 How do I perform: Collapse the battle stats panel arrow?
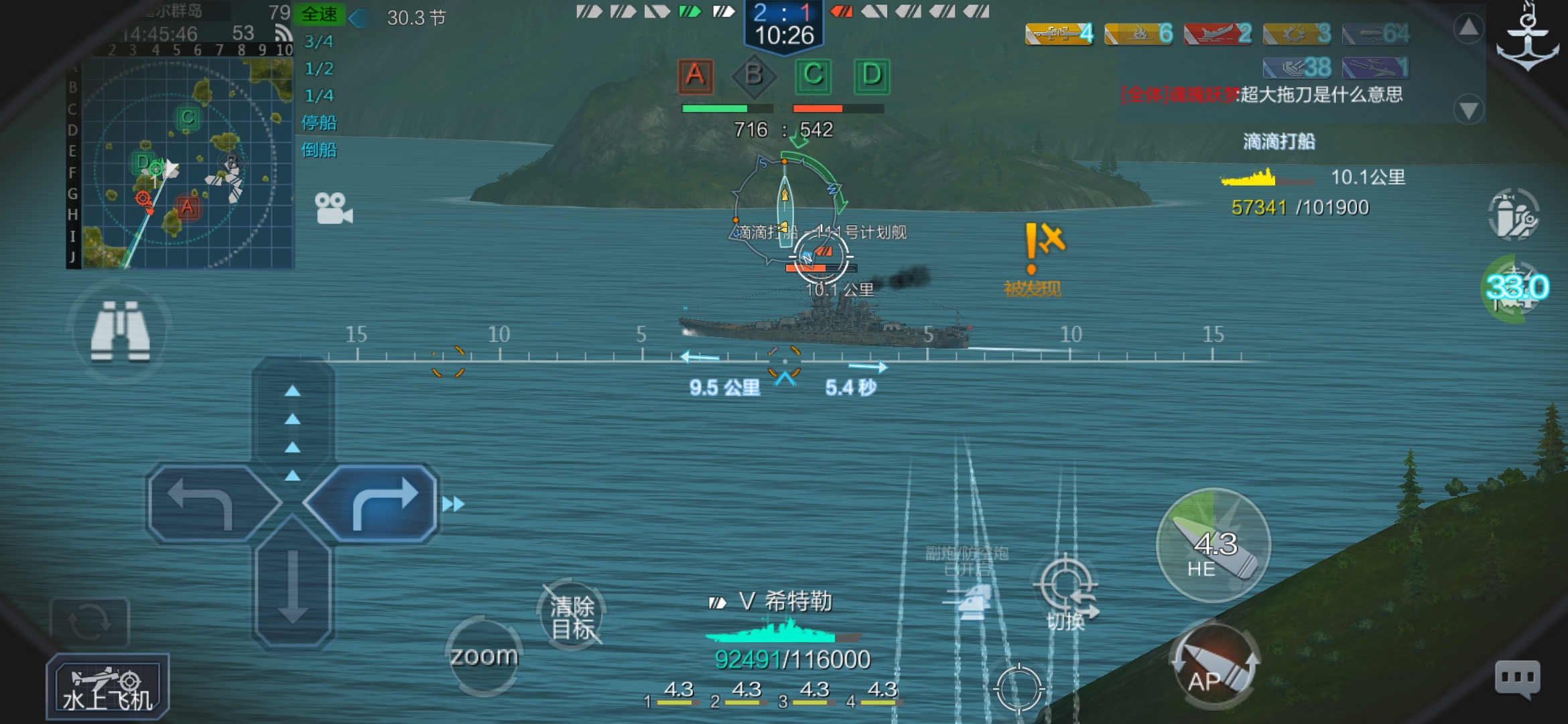click(x=1469, y=29)
